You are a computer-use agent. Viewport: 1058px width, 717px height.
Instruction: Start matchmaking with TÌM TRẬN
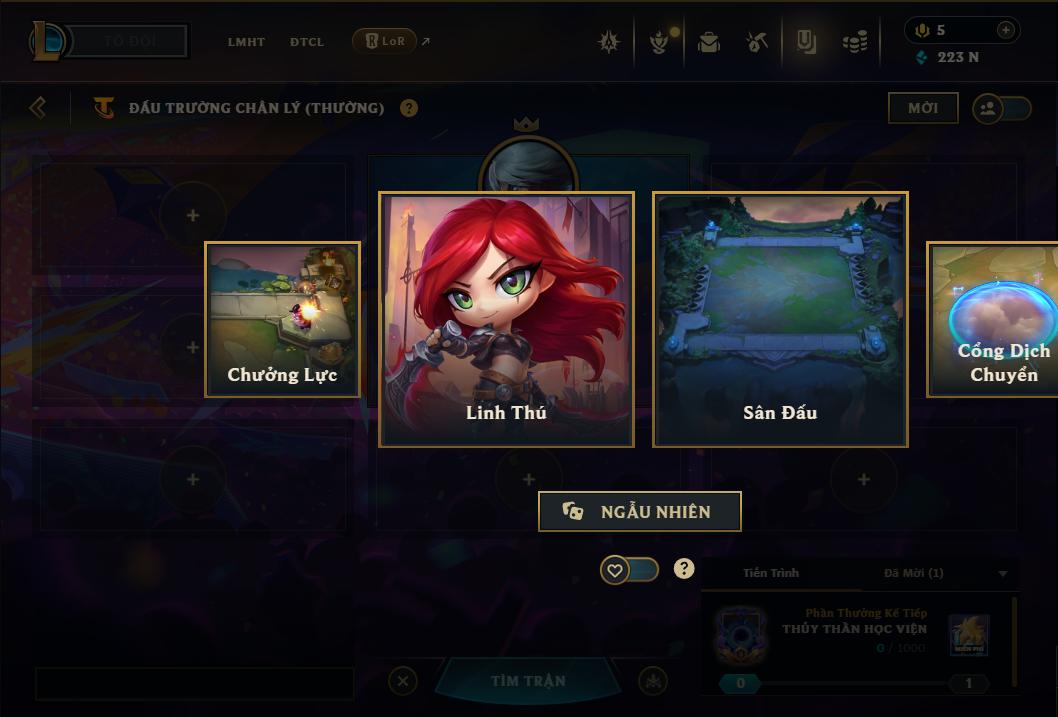[528, 681]
